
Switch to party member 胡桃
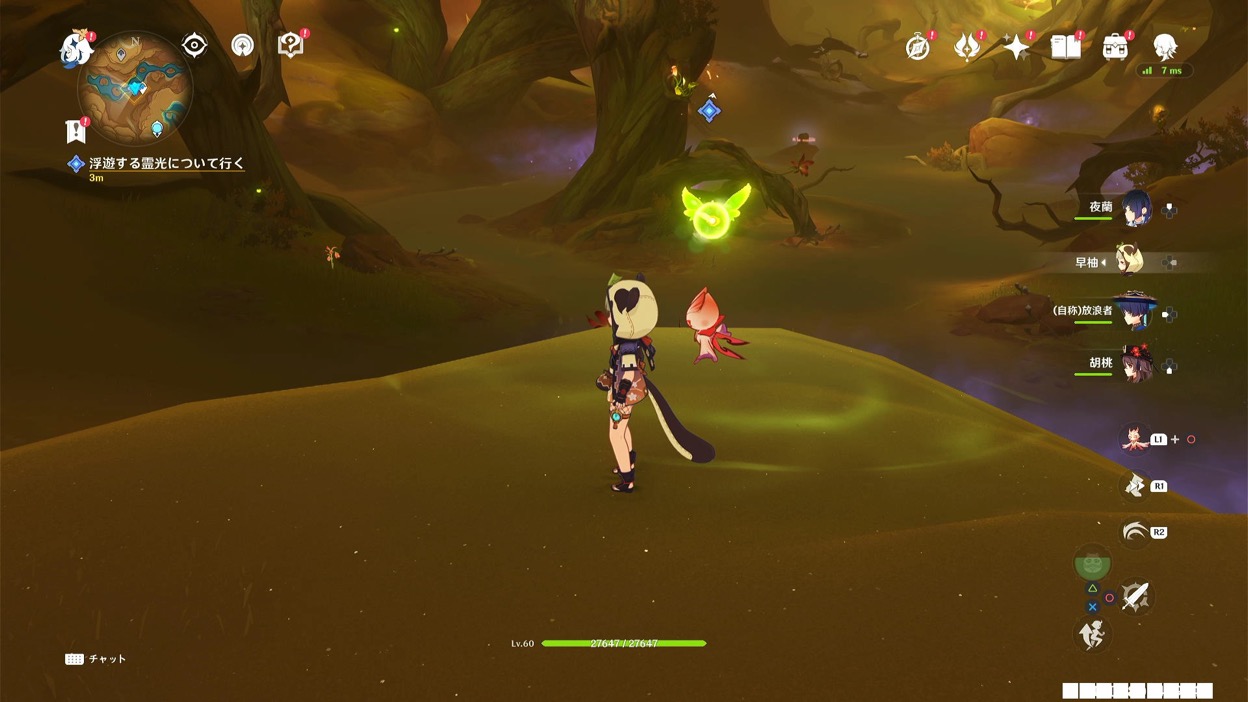tap(1136, 364)
